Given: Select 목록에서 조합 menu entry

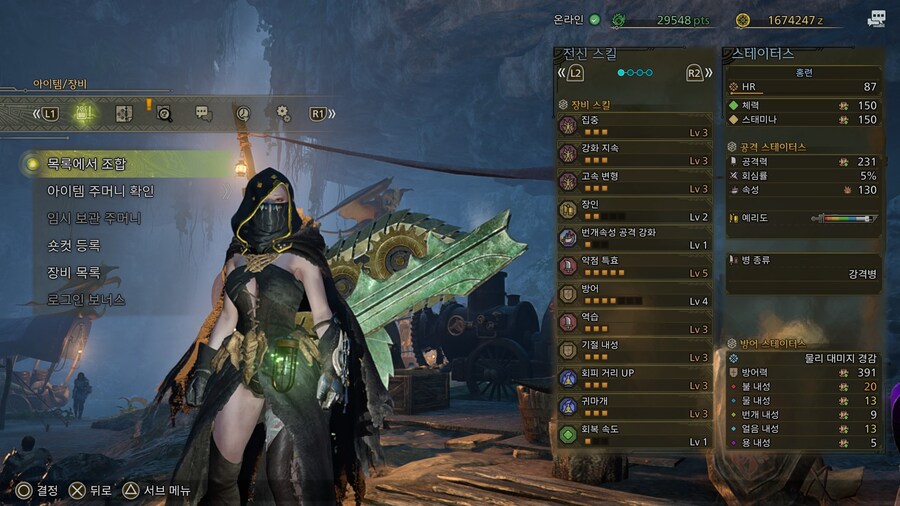Looking at the screenshot, I should [87, 164].
